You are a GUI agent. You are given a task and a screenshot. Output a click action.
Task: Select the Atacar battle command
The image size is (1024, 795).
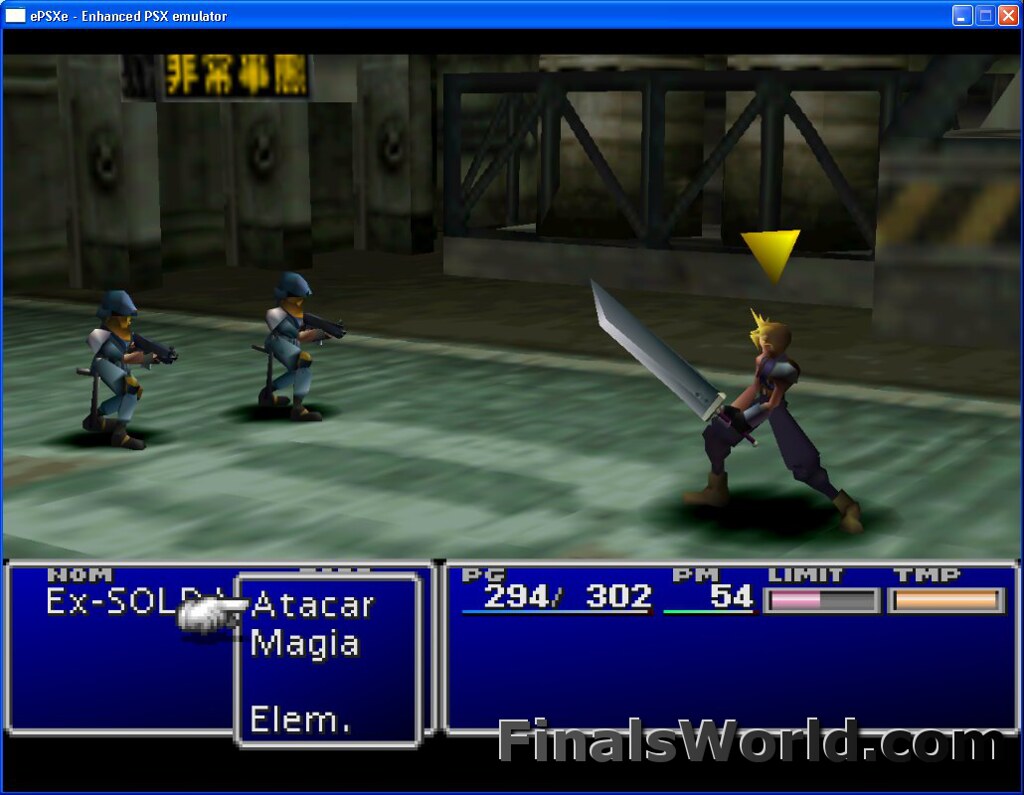click(x=312, y=605)
